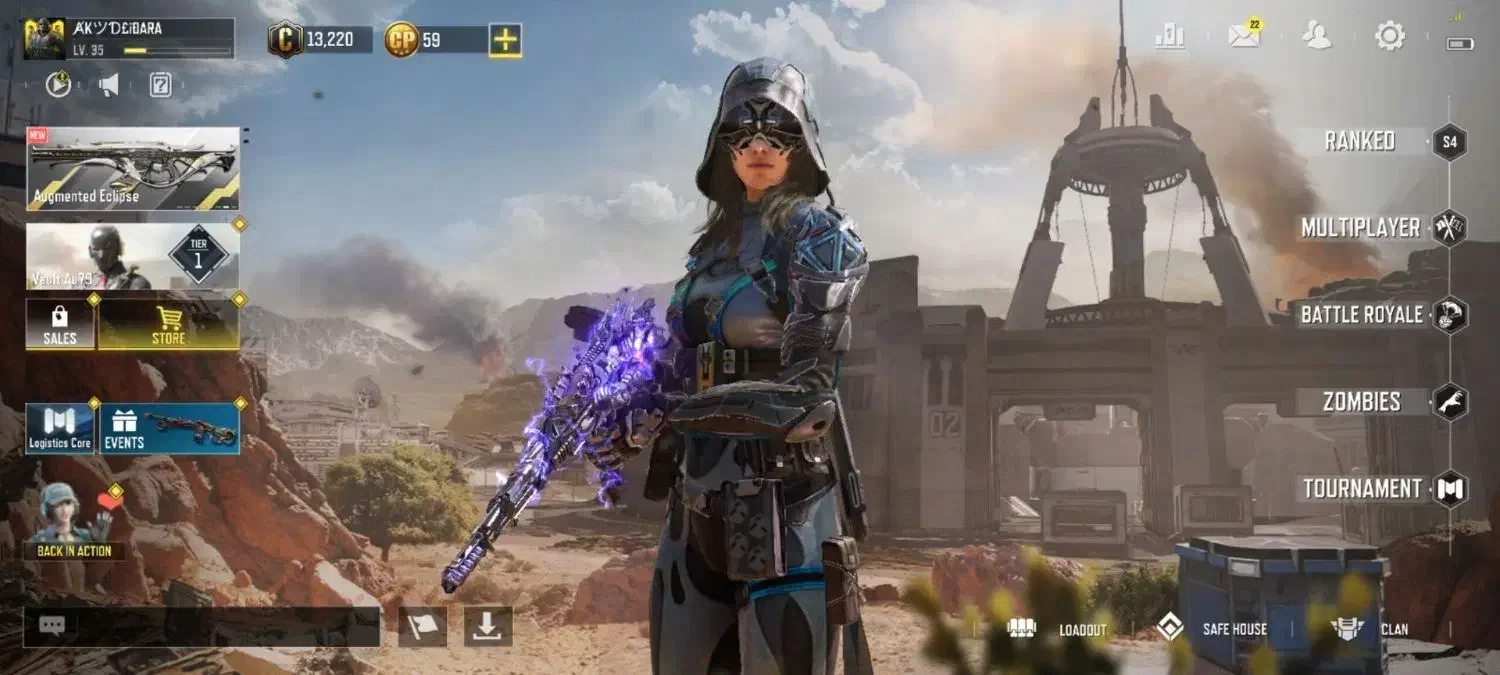Viewport: 1500px width, 675px height.
Task: Open the friends list icon
Action: tap(1316, 36)
